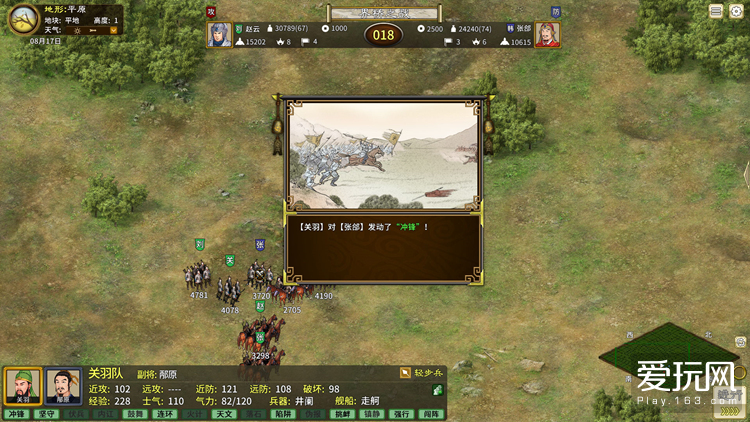Use the 陷阱 trap skill
This screenshot has width=750, height=422.
coord(285,414)
